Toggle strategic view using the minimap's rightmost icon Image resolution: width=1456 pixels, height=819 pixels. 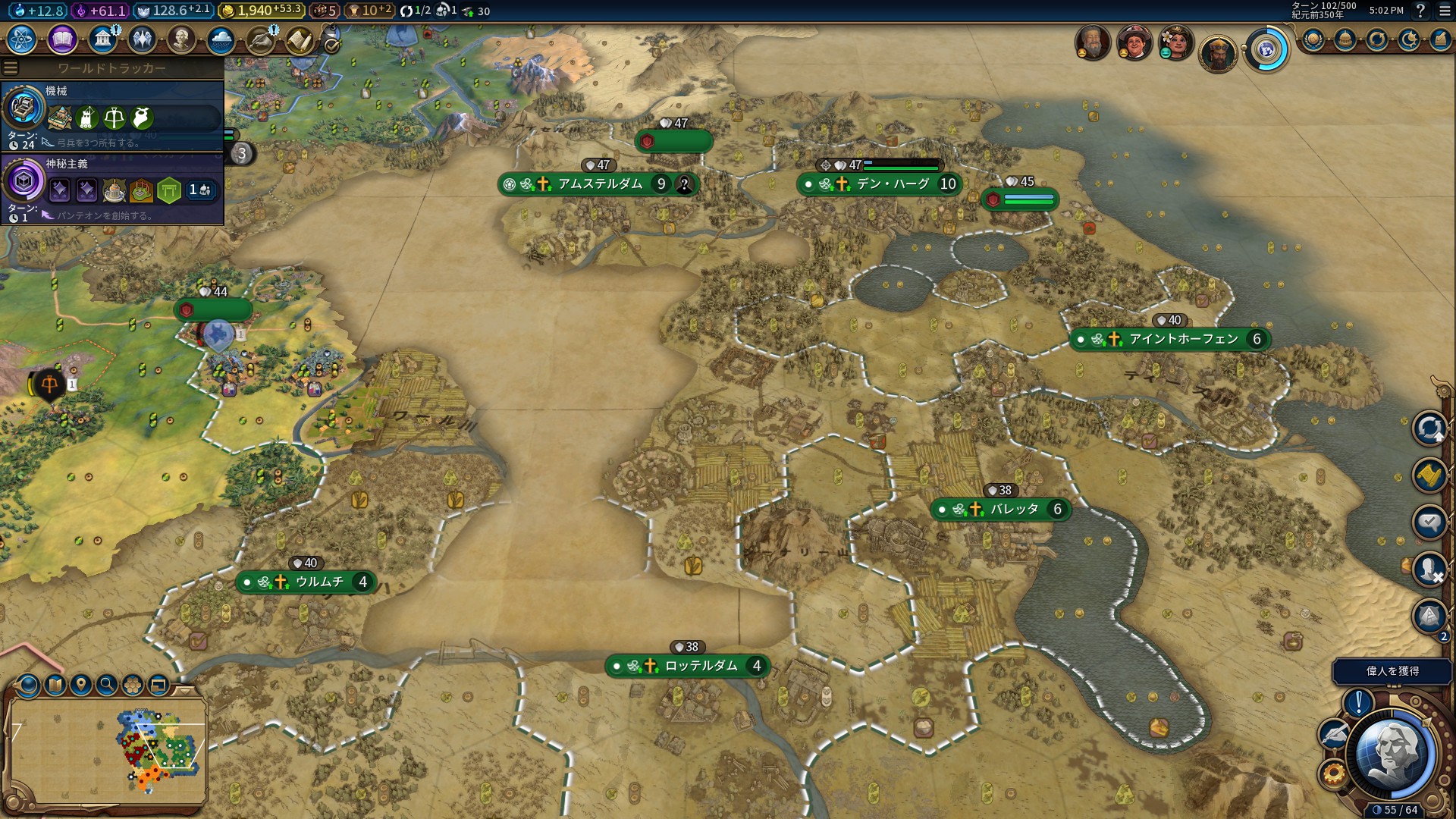(158, 686)
